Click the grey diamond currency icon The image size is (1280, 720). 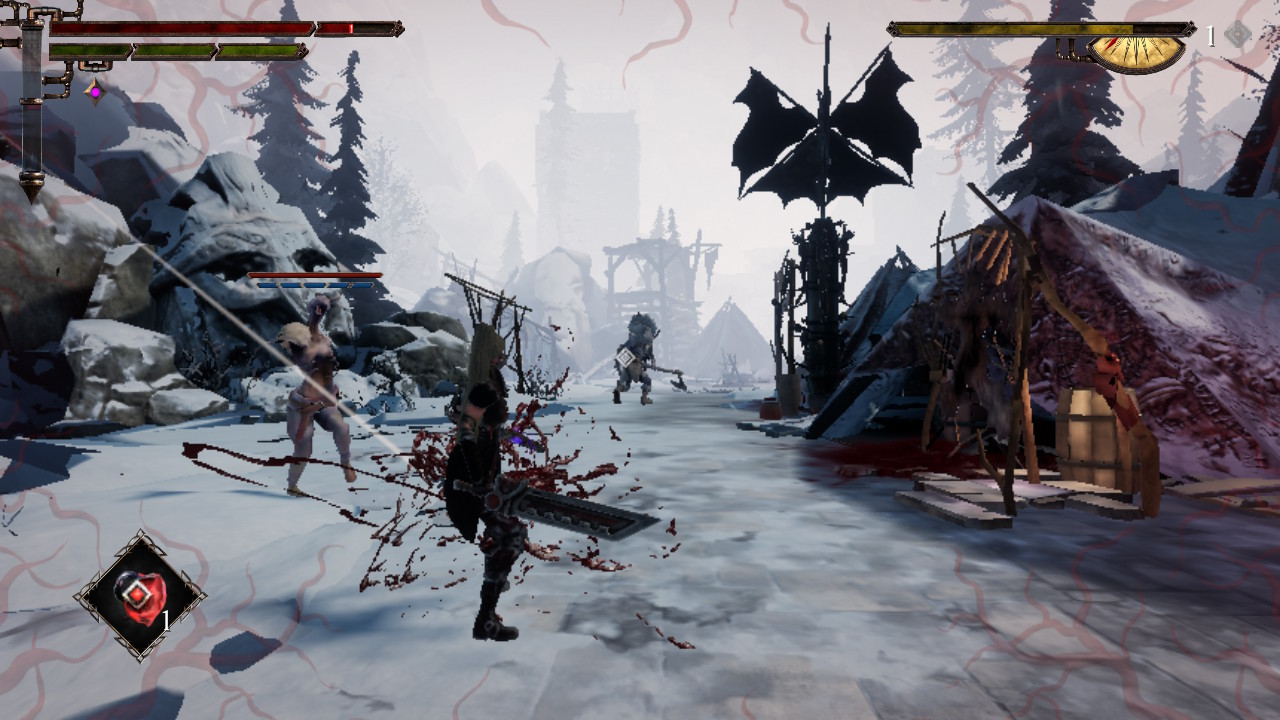pyautogui.click(x=1238, y=36)
